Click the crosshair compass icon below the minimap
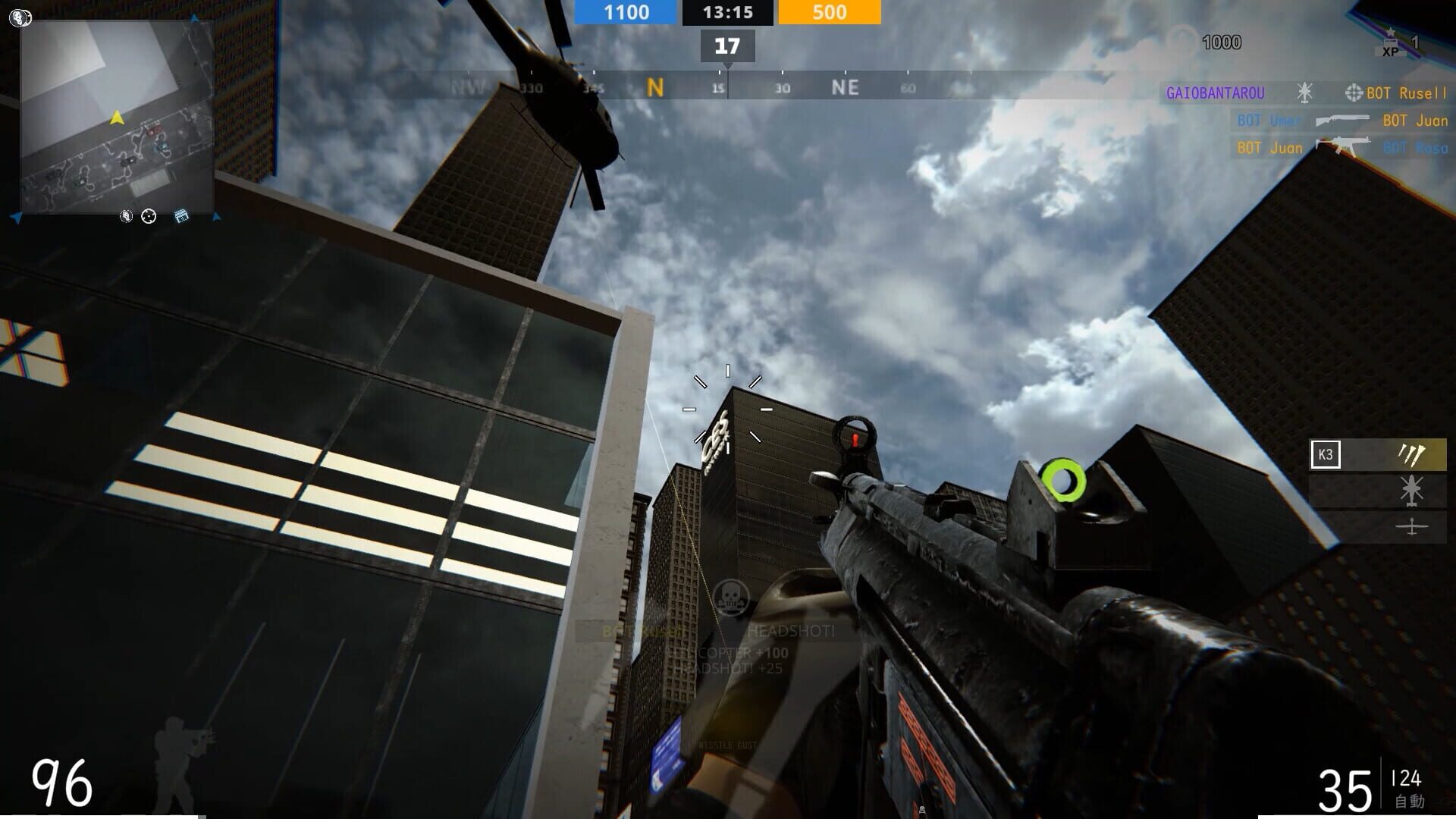 [x=149, y=216]
